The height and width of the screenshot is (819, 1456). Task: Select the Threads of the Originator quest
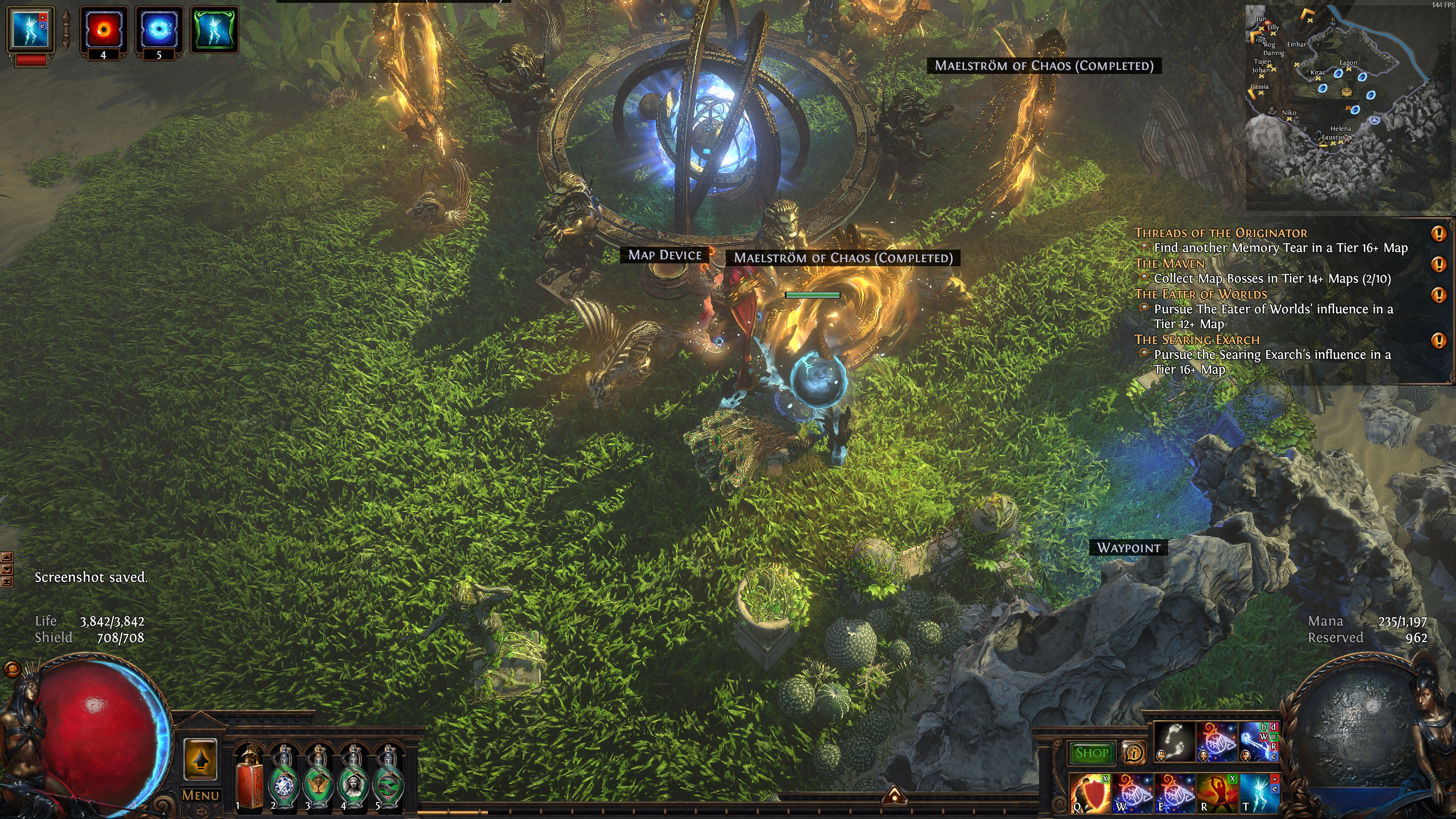click(1221, 233)
